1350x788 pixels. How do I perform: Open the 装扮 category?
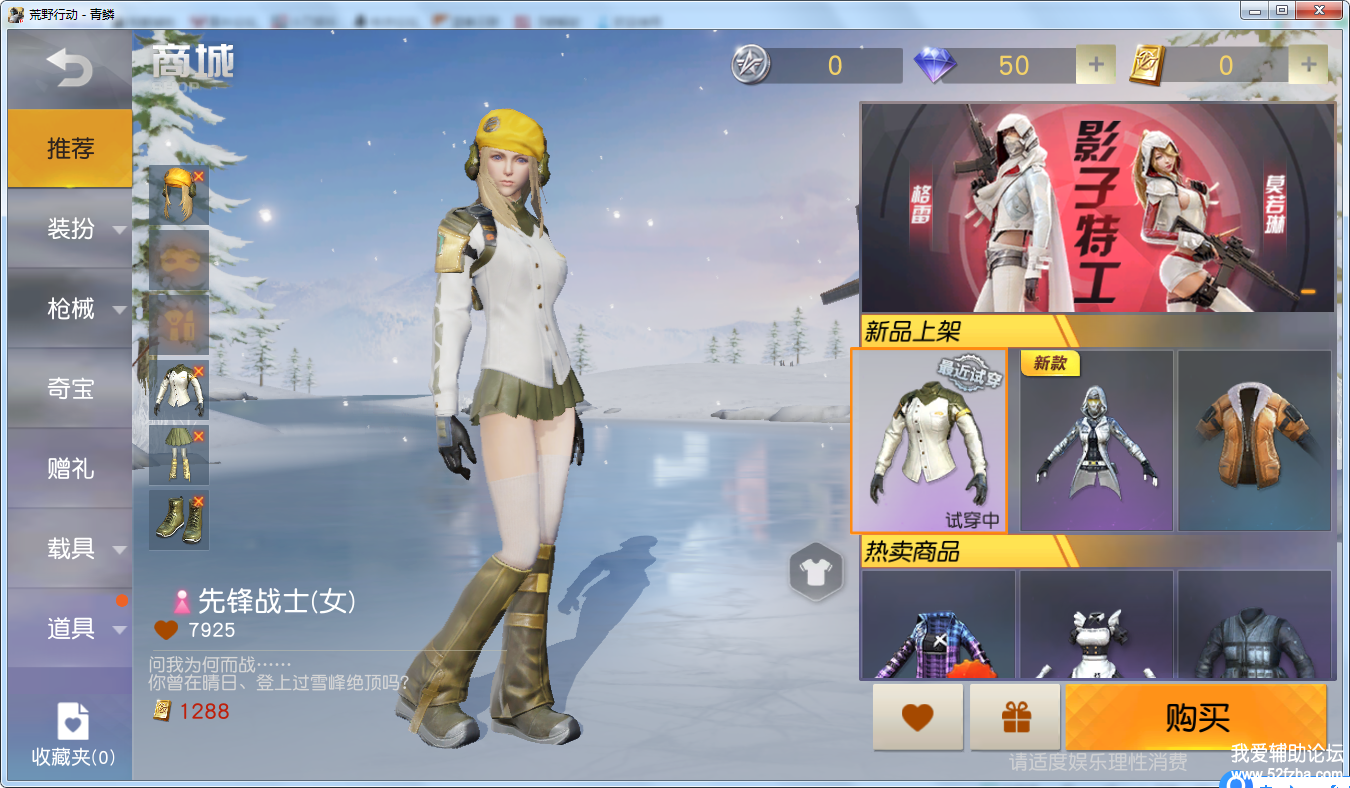click(x=72, y=229)
